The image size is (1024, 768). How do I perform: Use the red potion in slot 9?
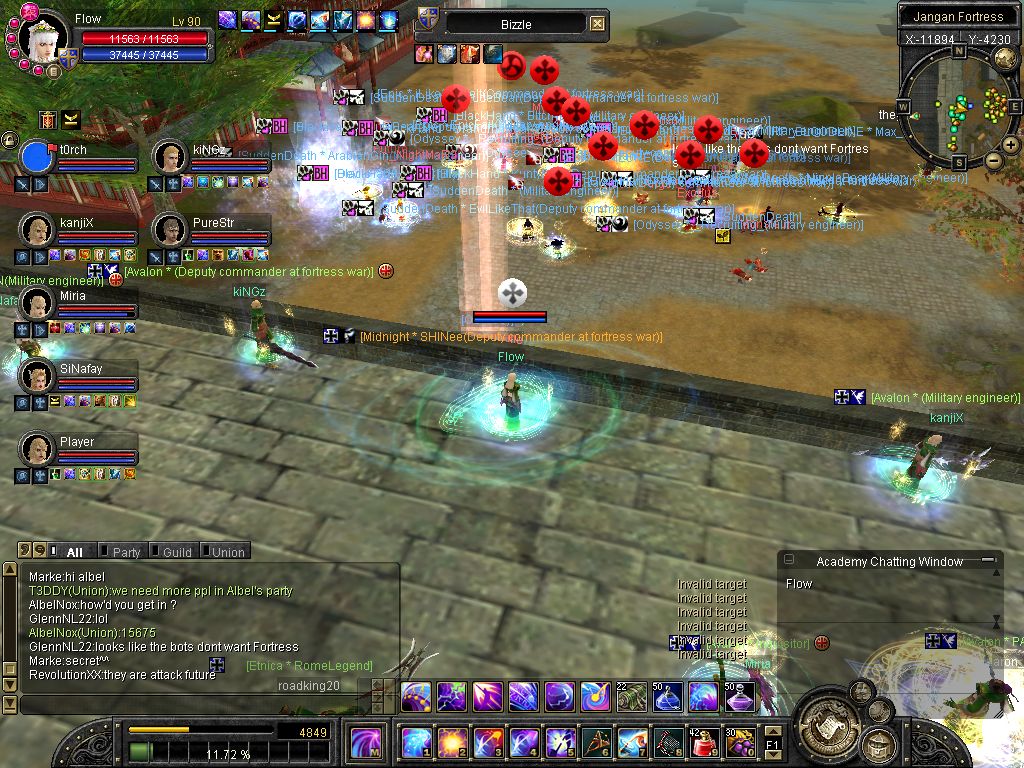704,743
